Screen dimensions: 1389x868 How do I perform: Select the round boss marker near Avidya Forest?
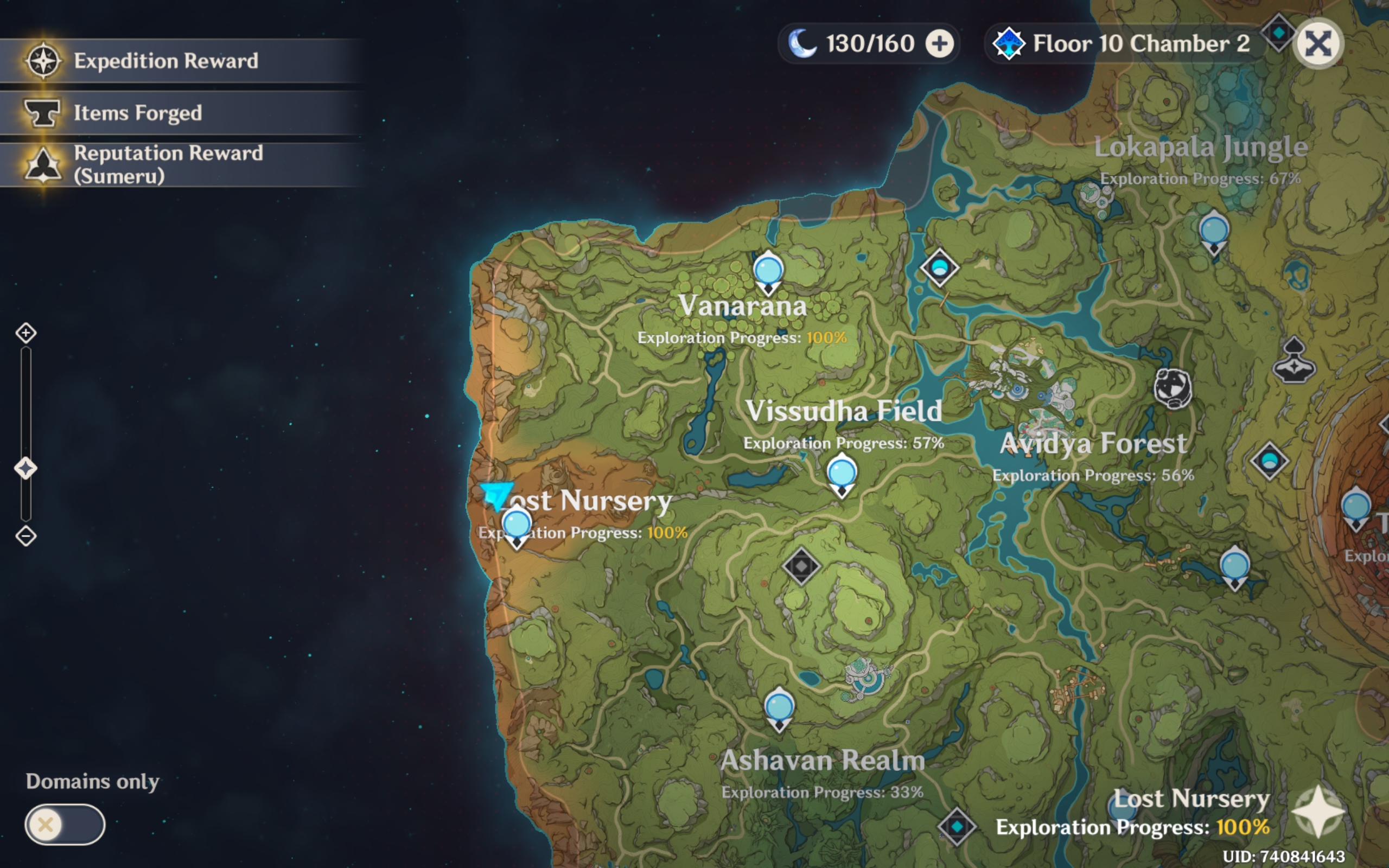[1172, 388]
